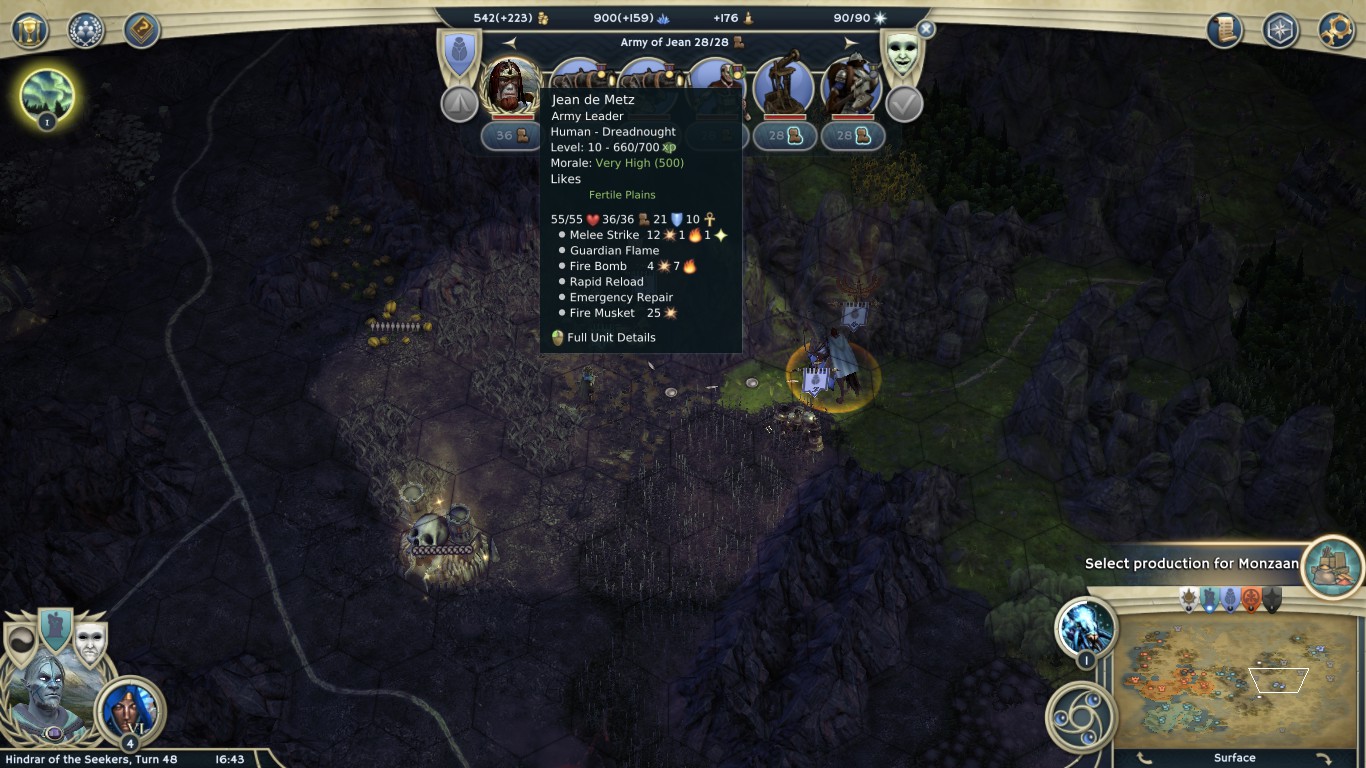Switch to the next army arrow

click(x=851, y=43)
